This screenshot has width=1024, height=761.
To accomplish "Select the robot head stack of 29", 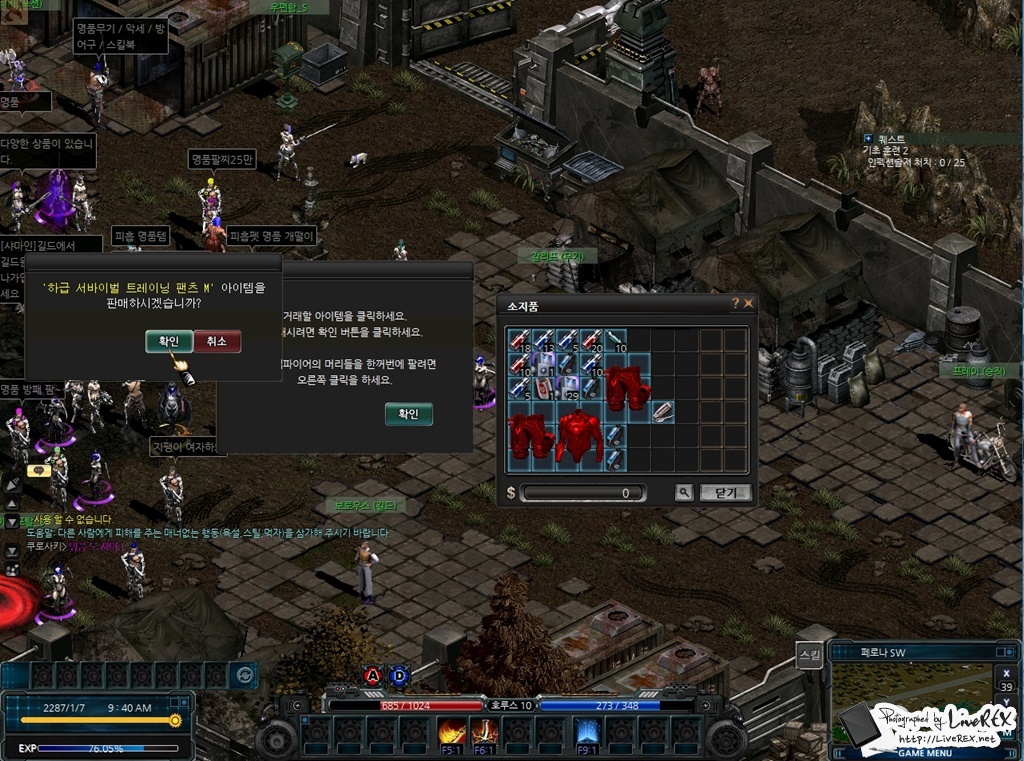I will coord(567,388).
